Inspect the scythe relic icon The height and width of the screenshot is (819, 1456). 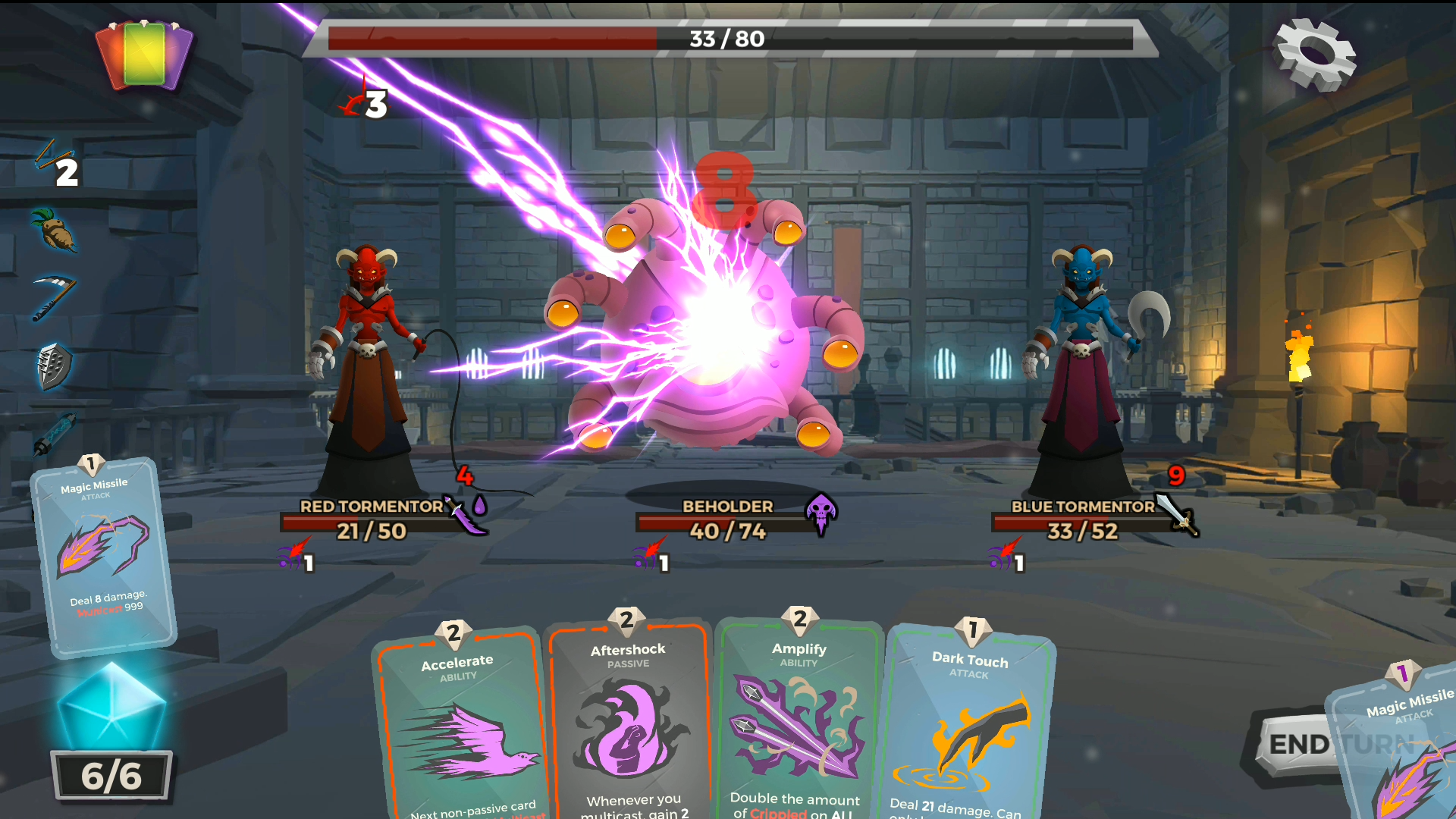[55, 297]
